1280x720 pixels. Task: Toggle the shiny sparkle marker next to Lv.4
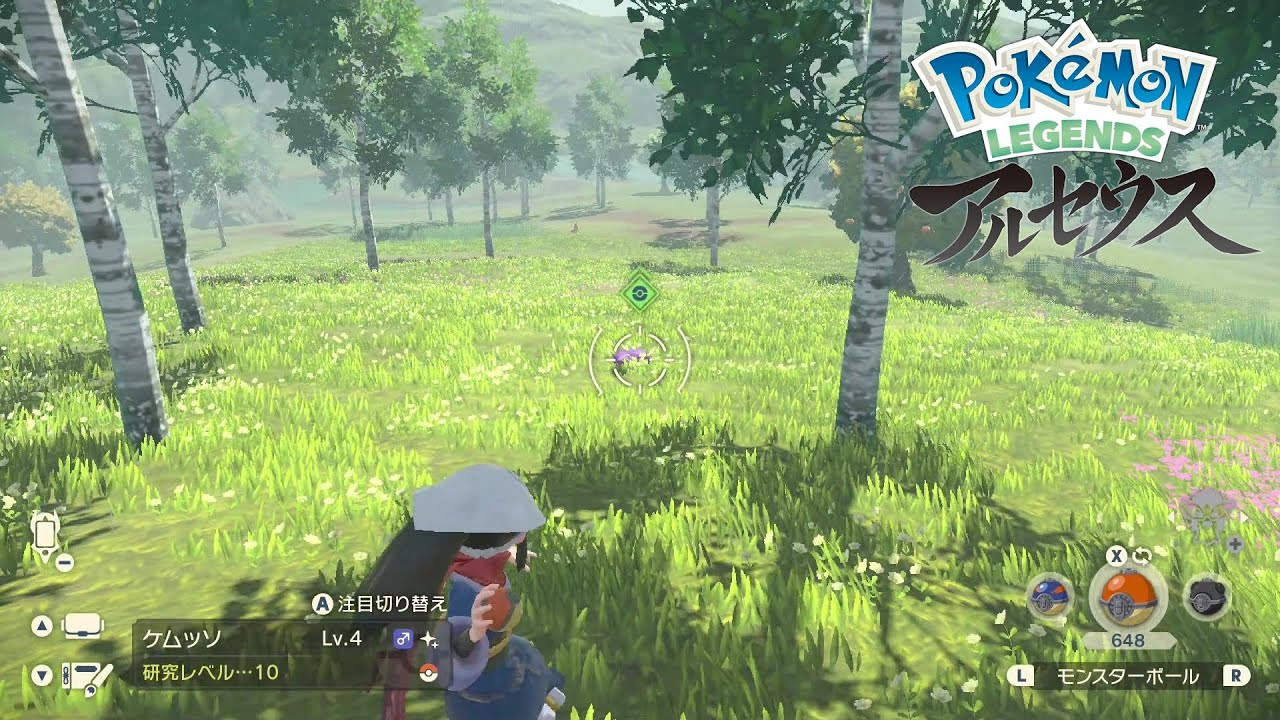429,640
